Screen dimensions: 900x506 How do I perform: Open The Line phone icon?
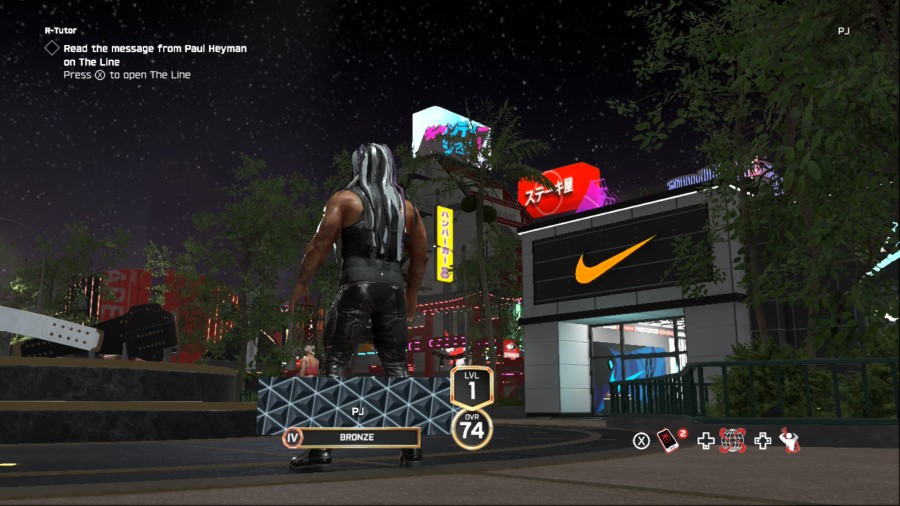667,440
